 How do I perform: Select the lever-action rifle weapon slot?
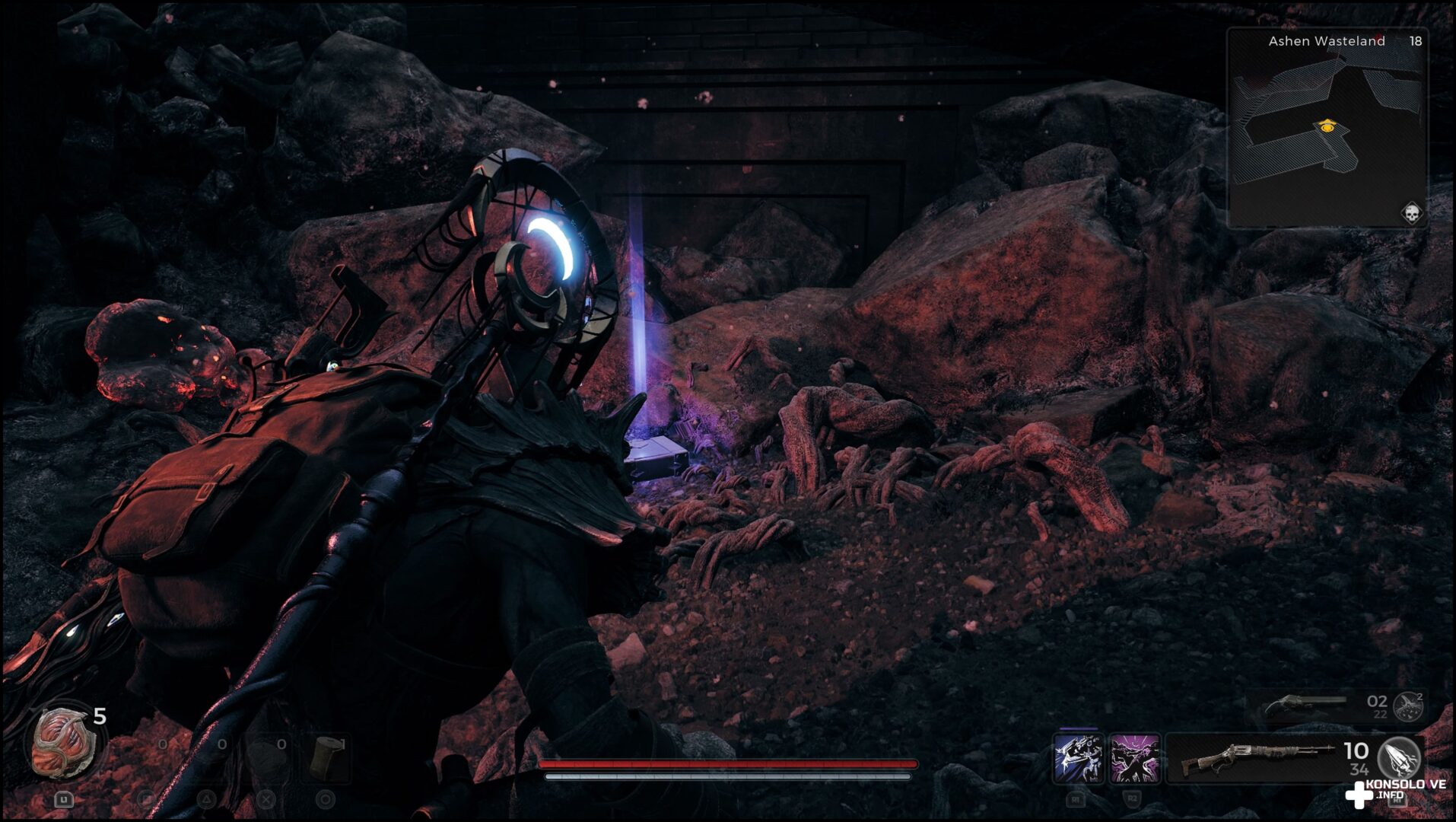pos(1263,758)
